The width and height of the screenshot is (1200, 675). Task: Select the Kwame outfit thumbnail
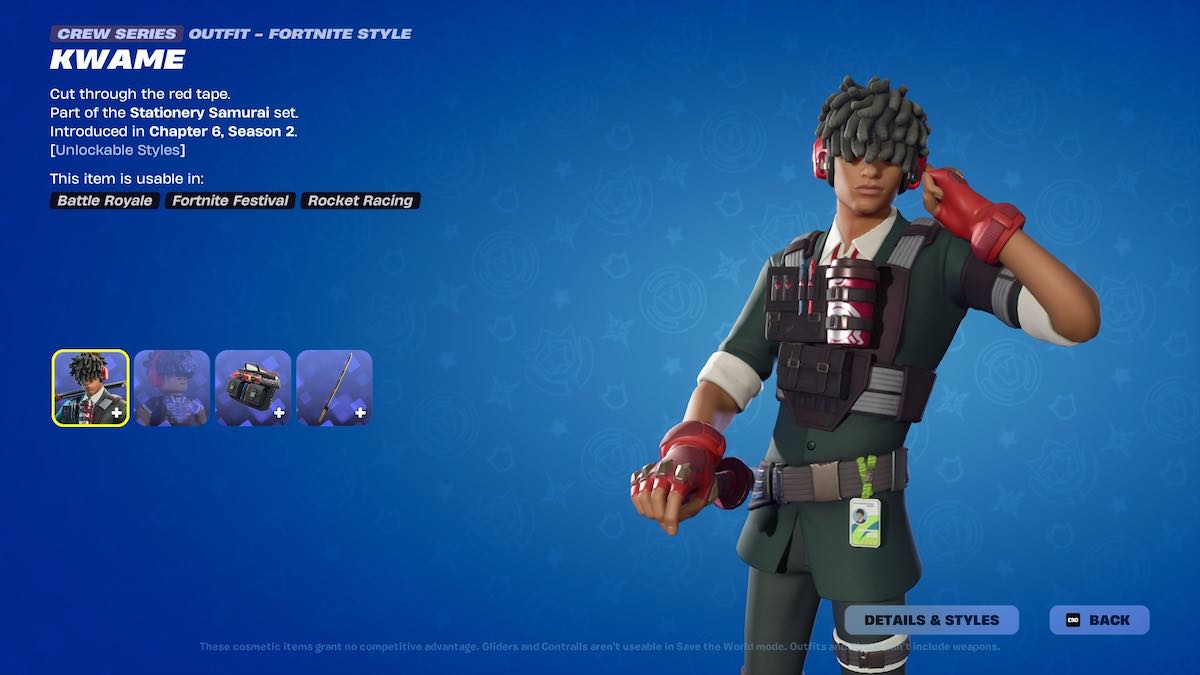point(90,388)
